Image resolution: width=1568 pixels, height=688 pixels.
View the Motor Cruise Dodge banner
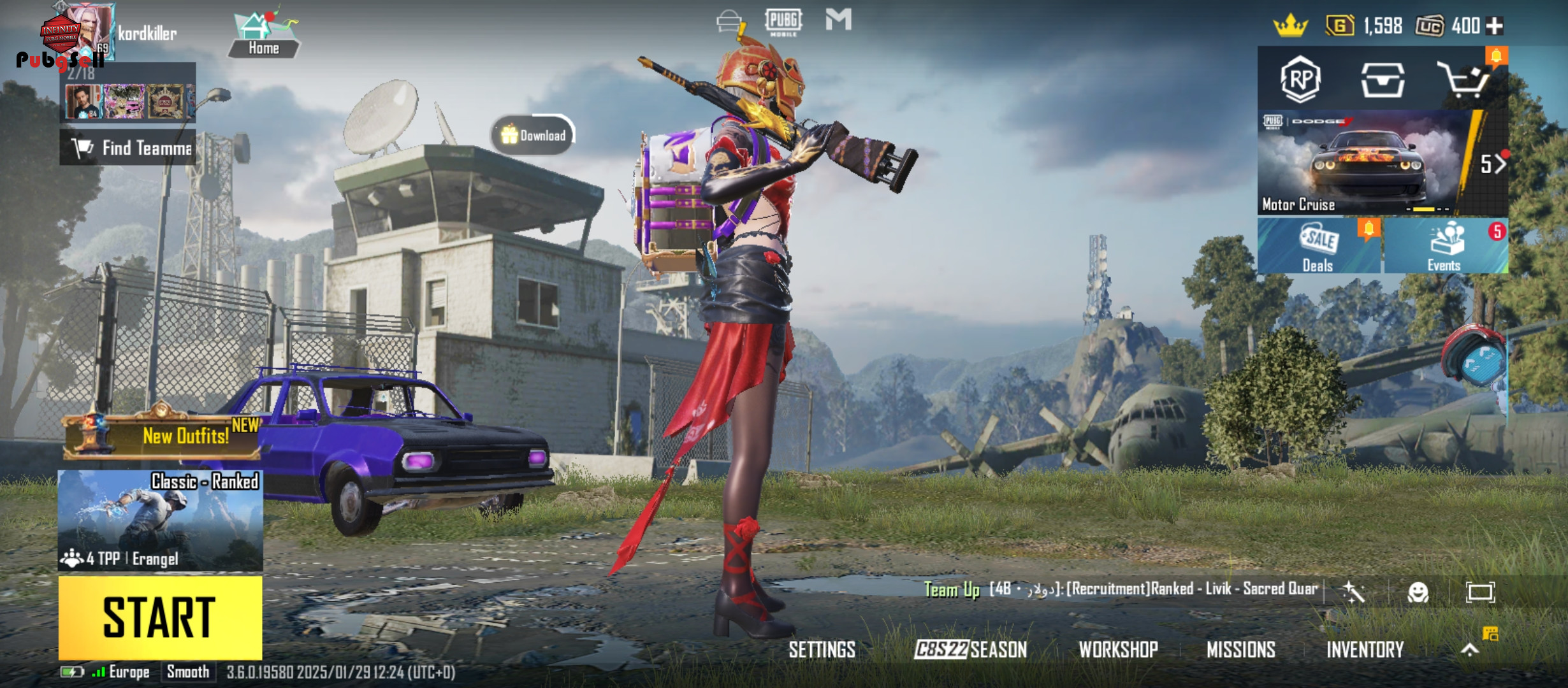(1364, 163)
